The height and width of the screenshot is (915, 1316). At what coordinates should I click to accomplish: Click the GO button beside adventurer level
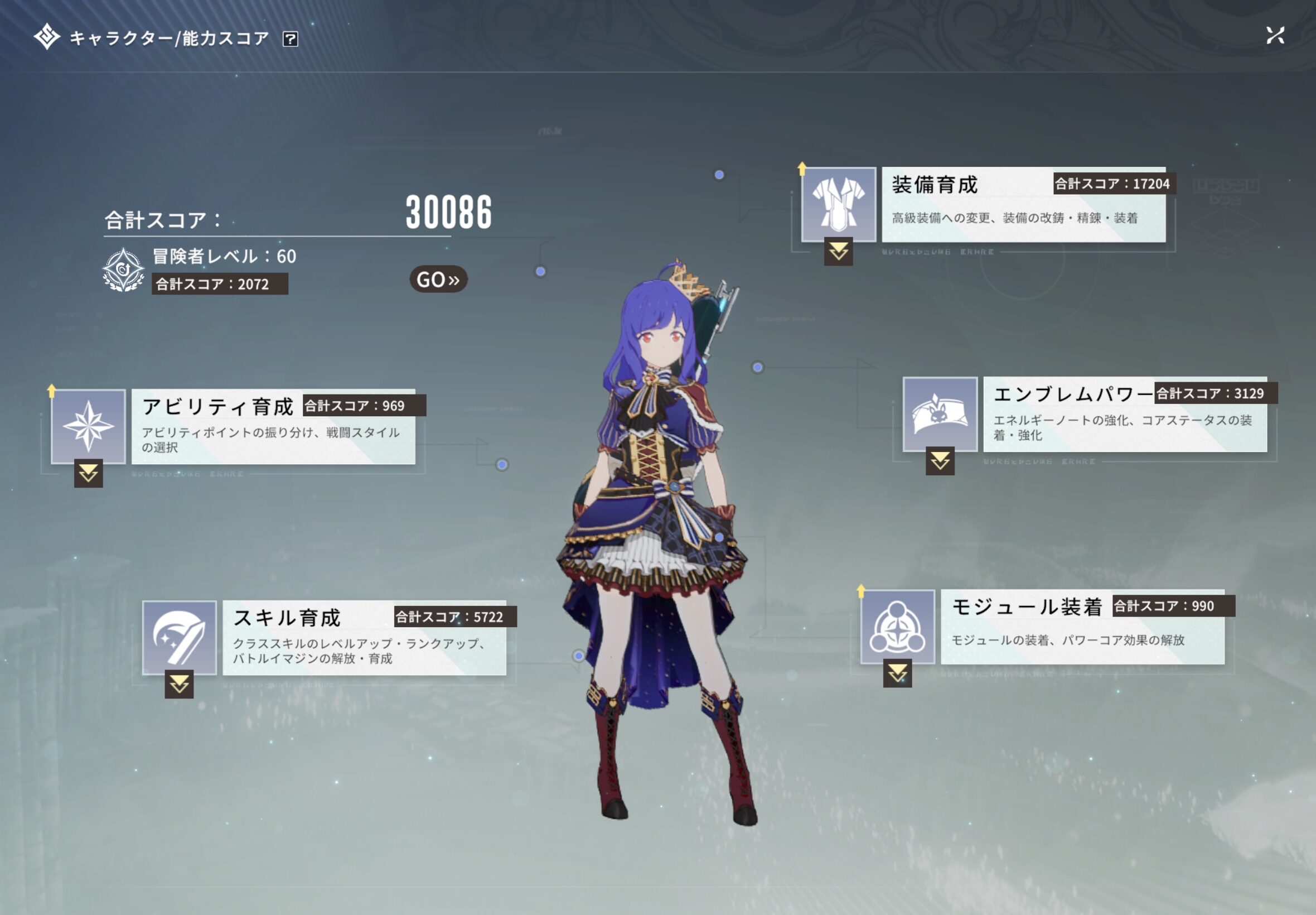click(x=438, y=279)
